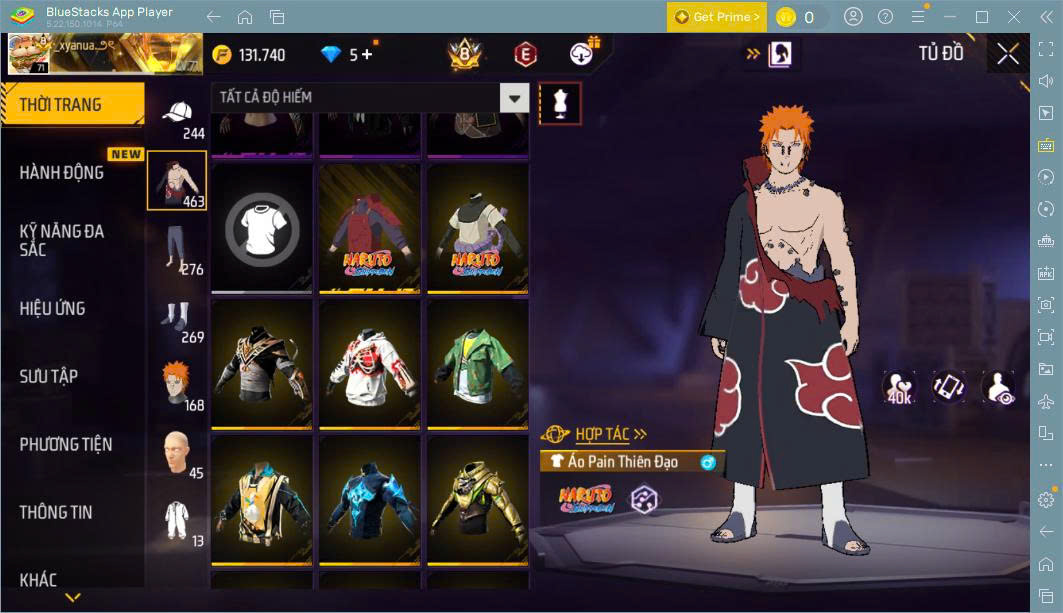Select the glowing blue jacket
This screenshot has width=1063, height=613.
369,498
